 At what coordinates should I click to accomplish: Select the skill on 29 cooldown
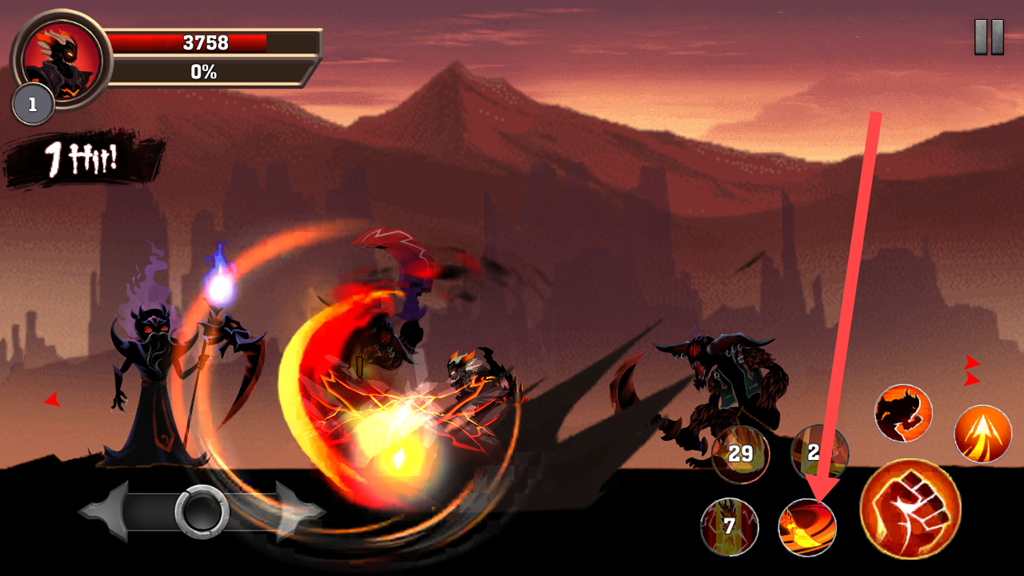coord(740,454)
